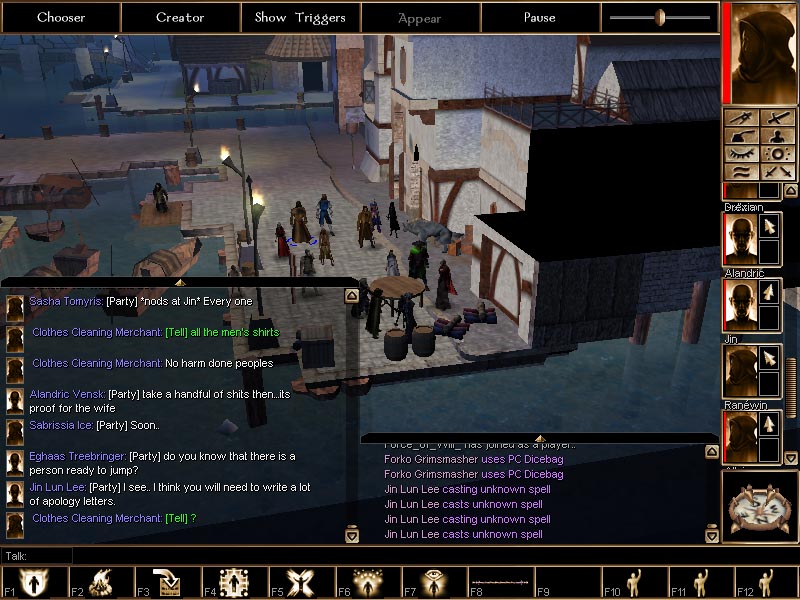
Task: Toggle Show Triggers
Action: 300,17
